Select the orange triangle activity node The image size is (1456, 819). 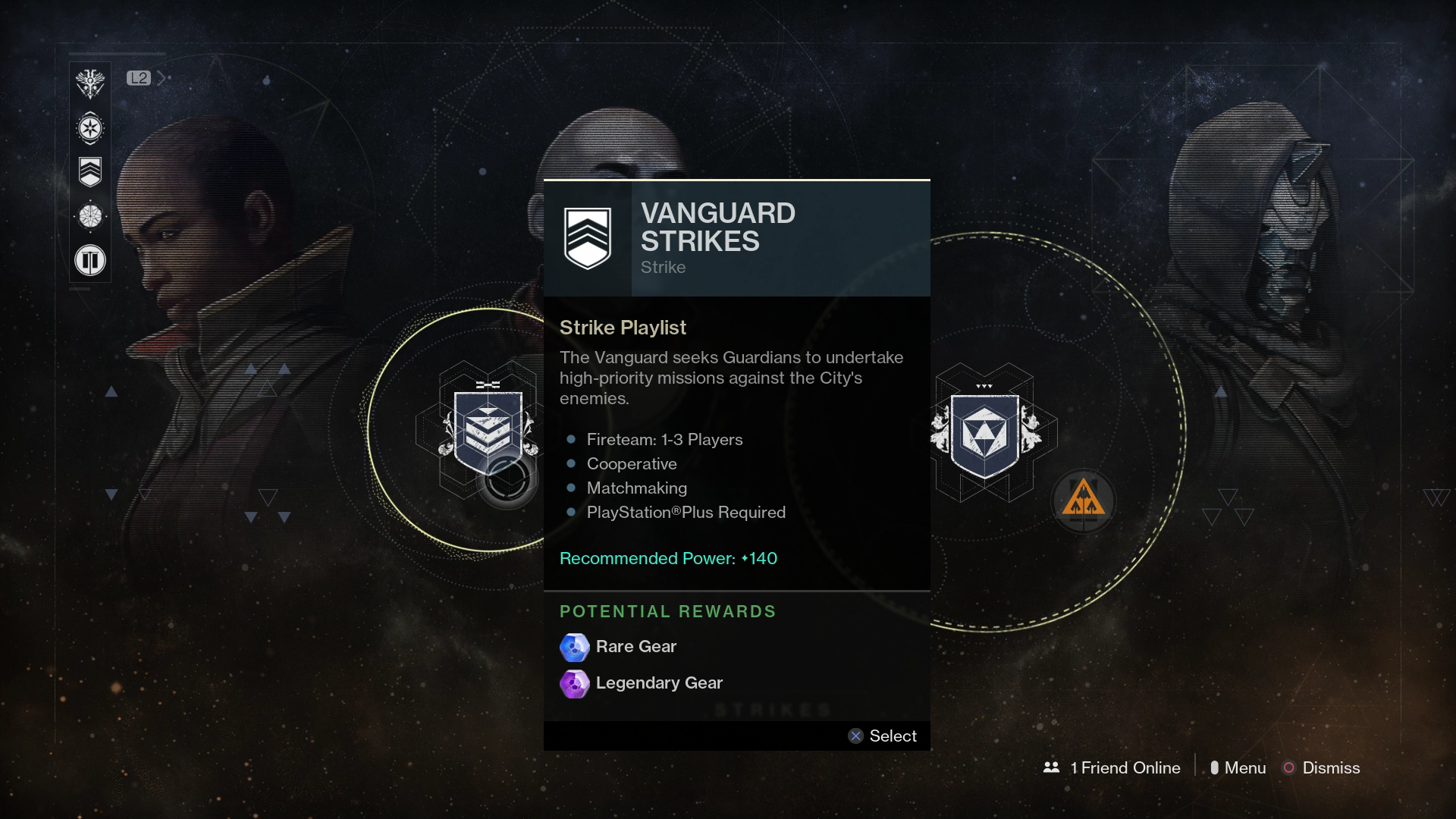pyautogui.click(x=1083, y=500)
